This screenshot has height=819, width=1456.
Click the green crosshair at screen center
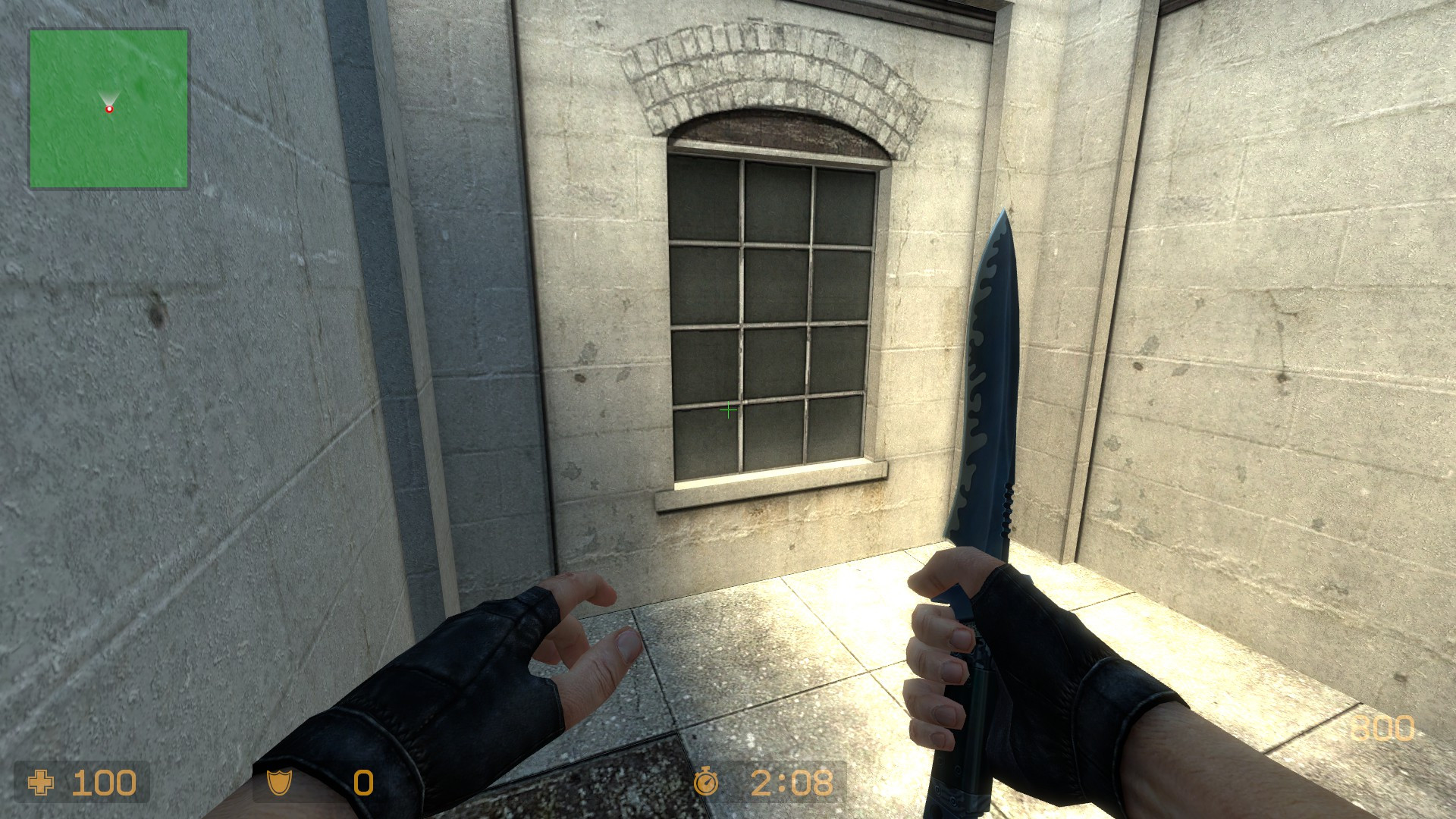pyautogui.click(x=727, y=409)
